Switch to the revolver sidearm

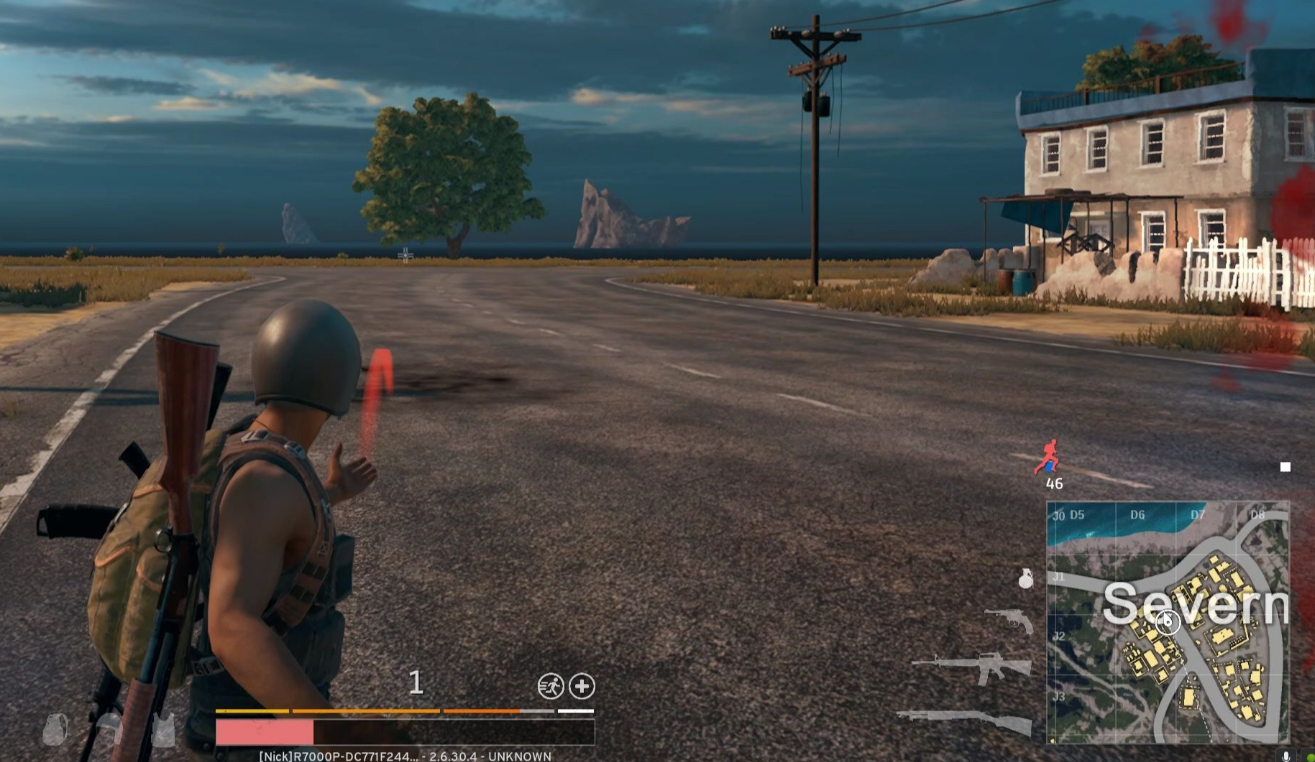tap(1008, 620)
